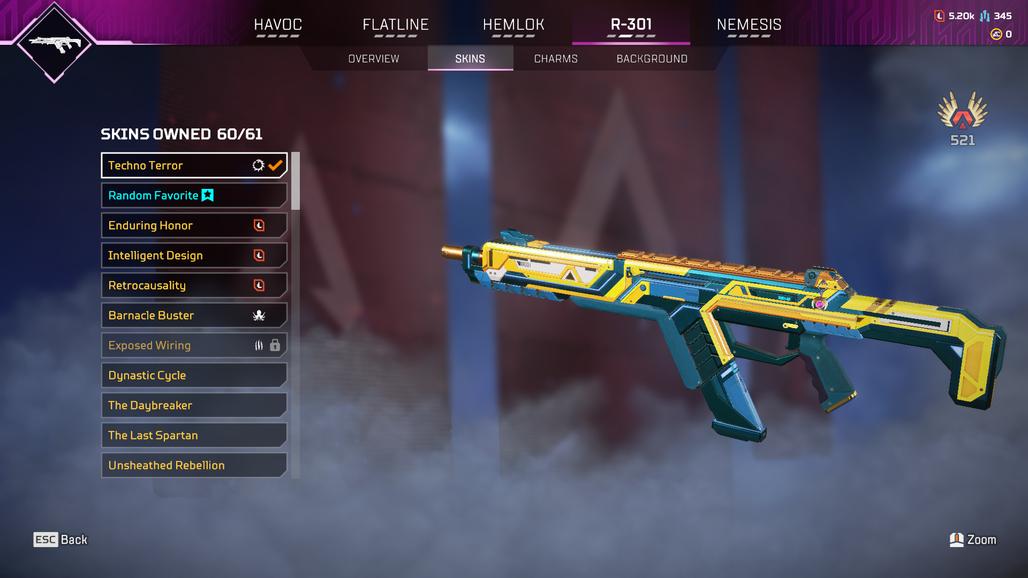
Task: Go back using the Back button
Action: pyautogui.click(x=61, y=540)
